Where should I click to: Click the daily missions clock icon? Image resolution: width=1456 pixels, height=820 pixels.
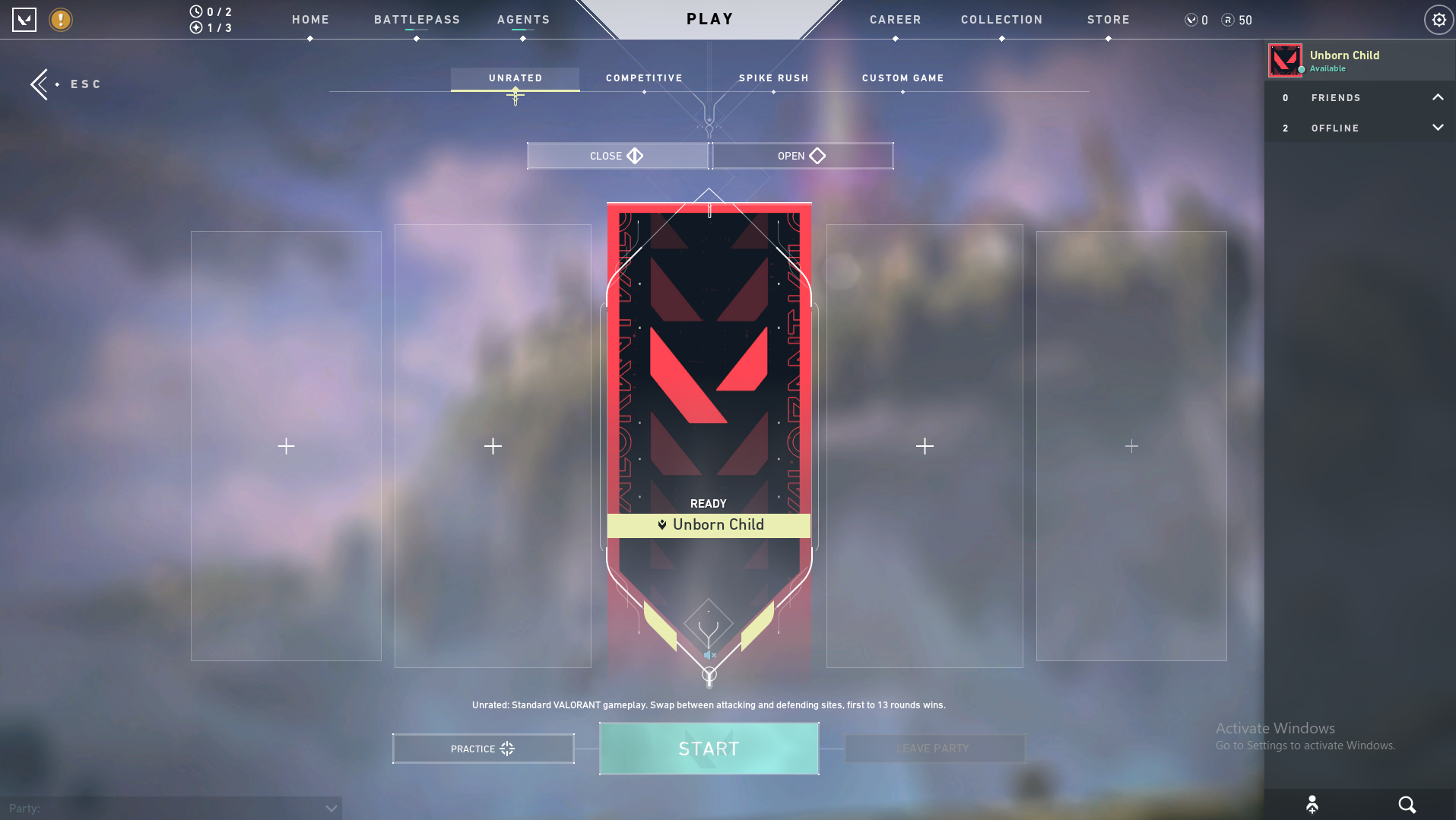pos(195,11)
